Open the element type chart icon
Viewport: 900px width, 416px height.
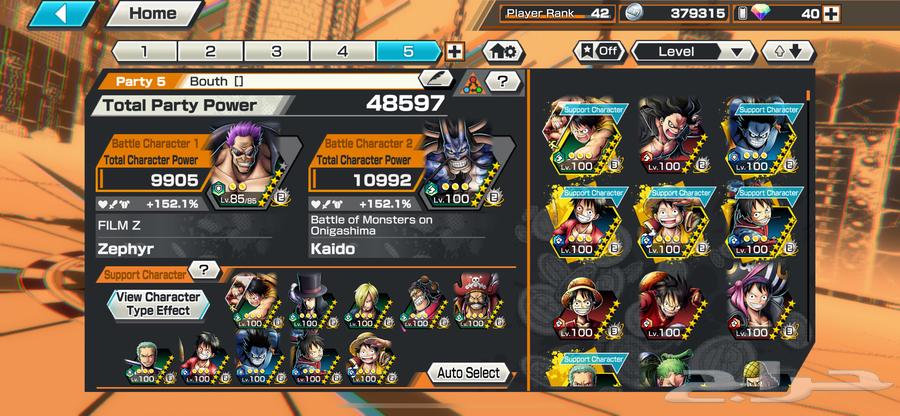(x=472, y=84)
